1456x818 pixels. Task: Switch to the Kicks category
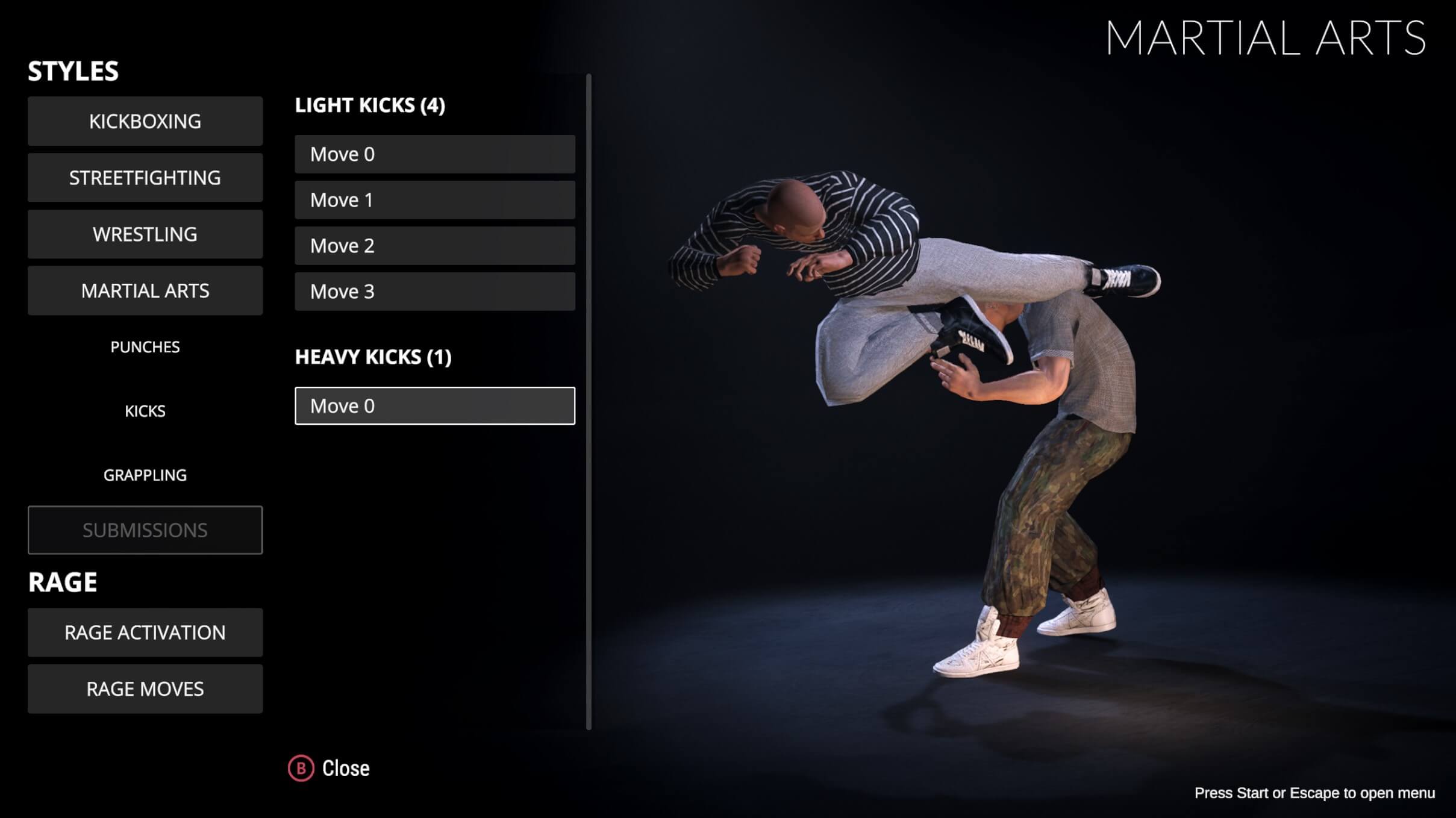145,411
